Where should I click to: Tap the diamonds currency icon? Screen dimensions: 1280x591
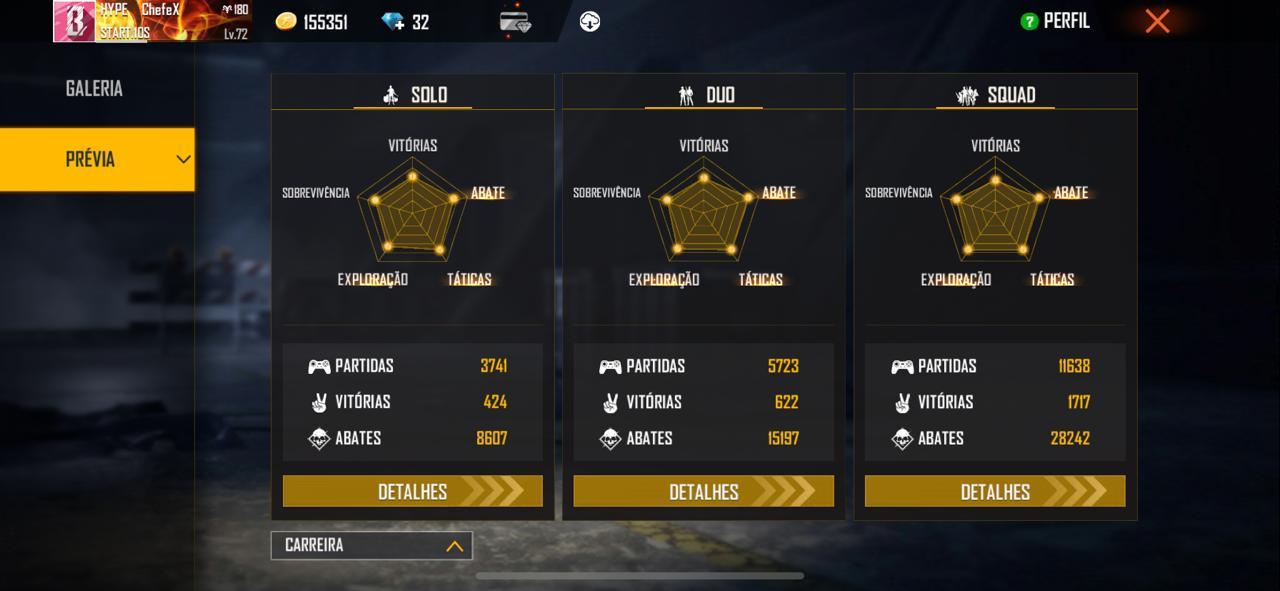tap(392, 22)
